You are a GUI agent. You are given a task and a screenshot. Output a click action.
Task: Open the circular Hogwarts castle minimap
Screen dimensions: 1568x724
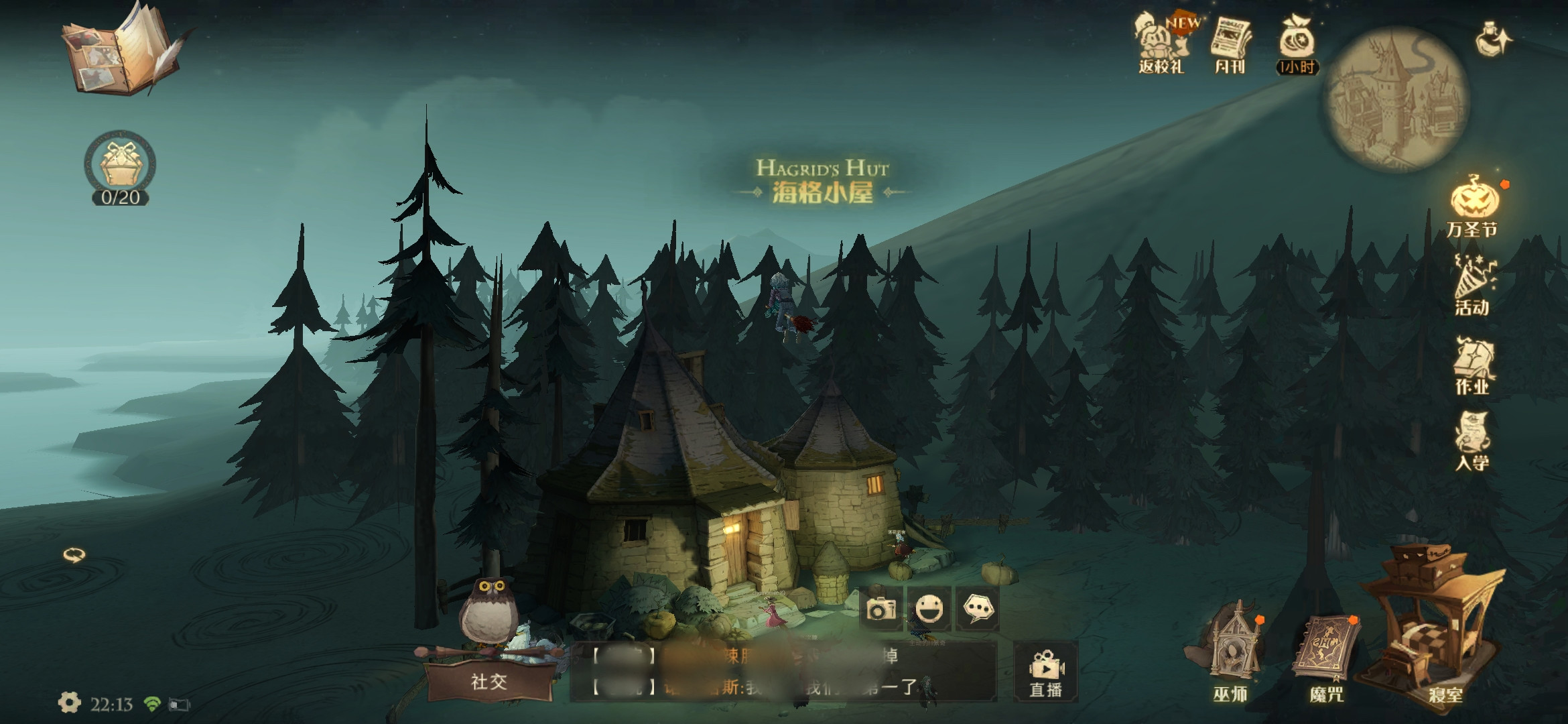[x=1398, y=99]
